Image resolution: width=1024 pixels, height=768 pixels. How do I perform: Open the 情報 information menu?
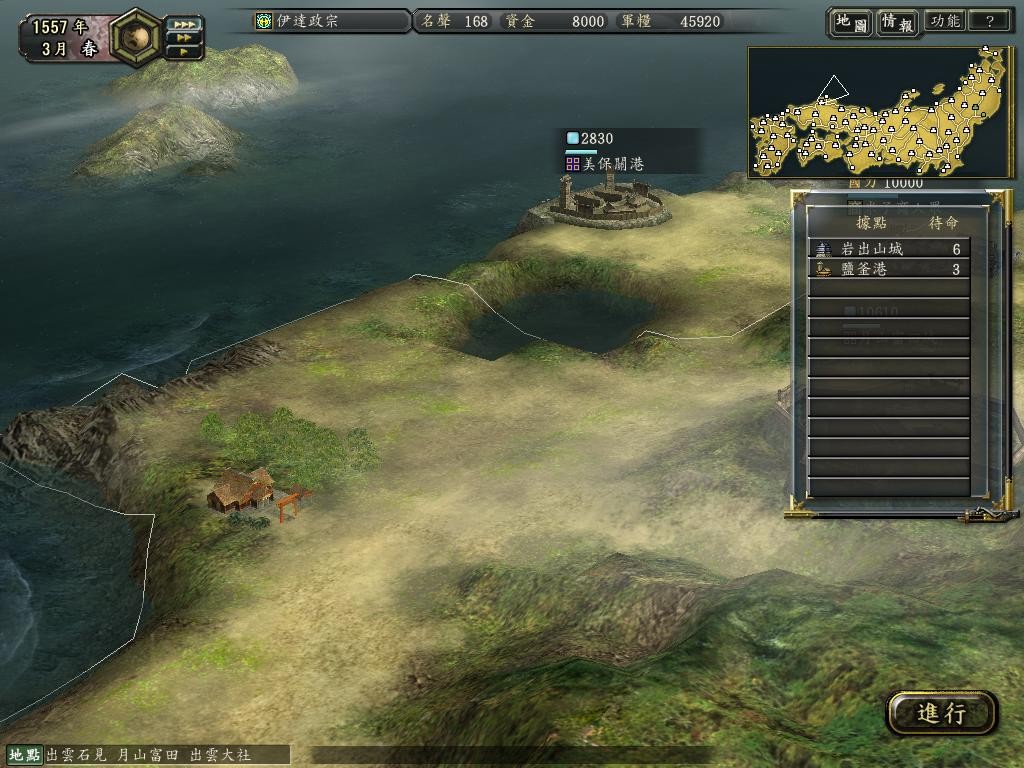[897, 22]
